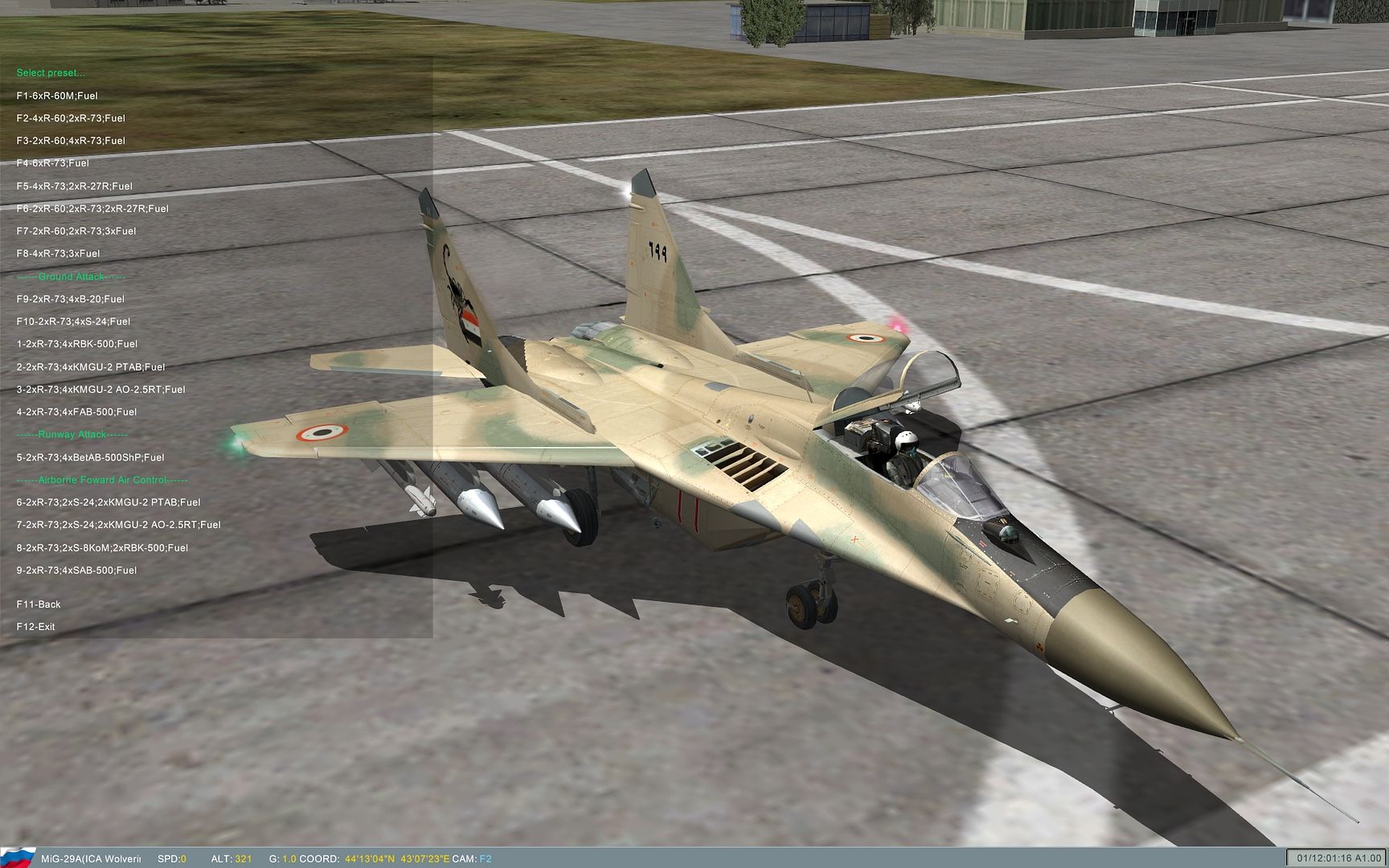Screen dimensions: 1389x868
Task: Click F11-Back to return
Action: click(x=37, y=604)
